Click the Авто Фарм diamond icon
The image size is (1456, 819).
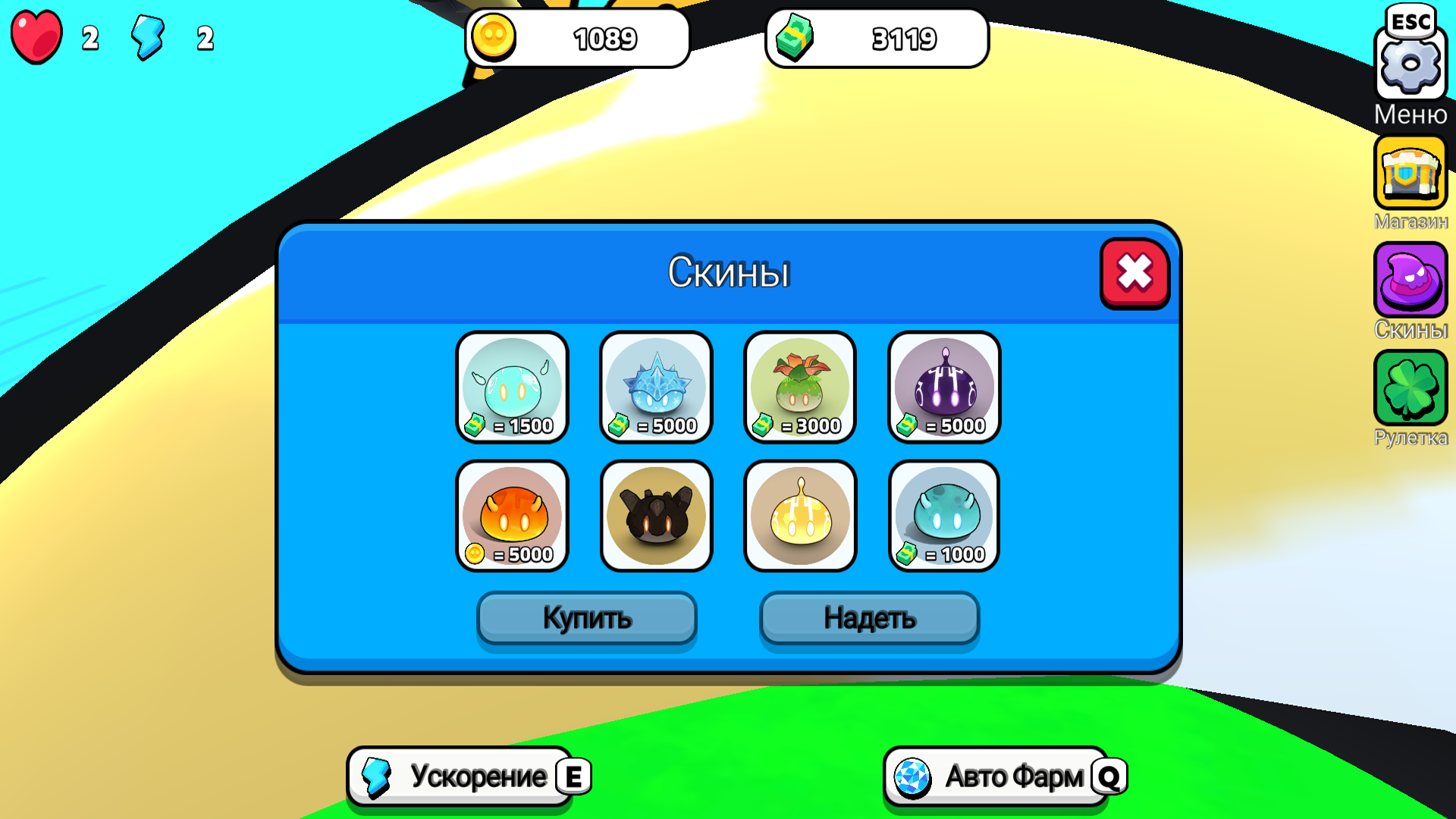(912, 776)
